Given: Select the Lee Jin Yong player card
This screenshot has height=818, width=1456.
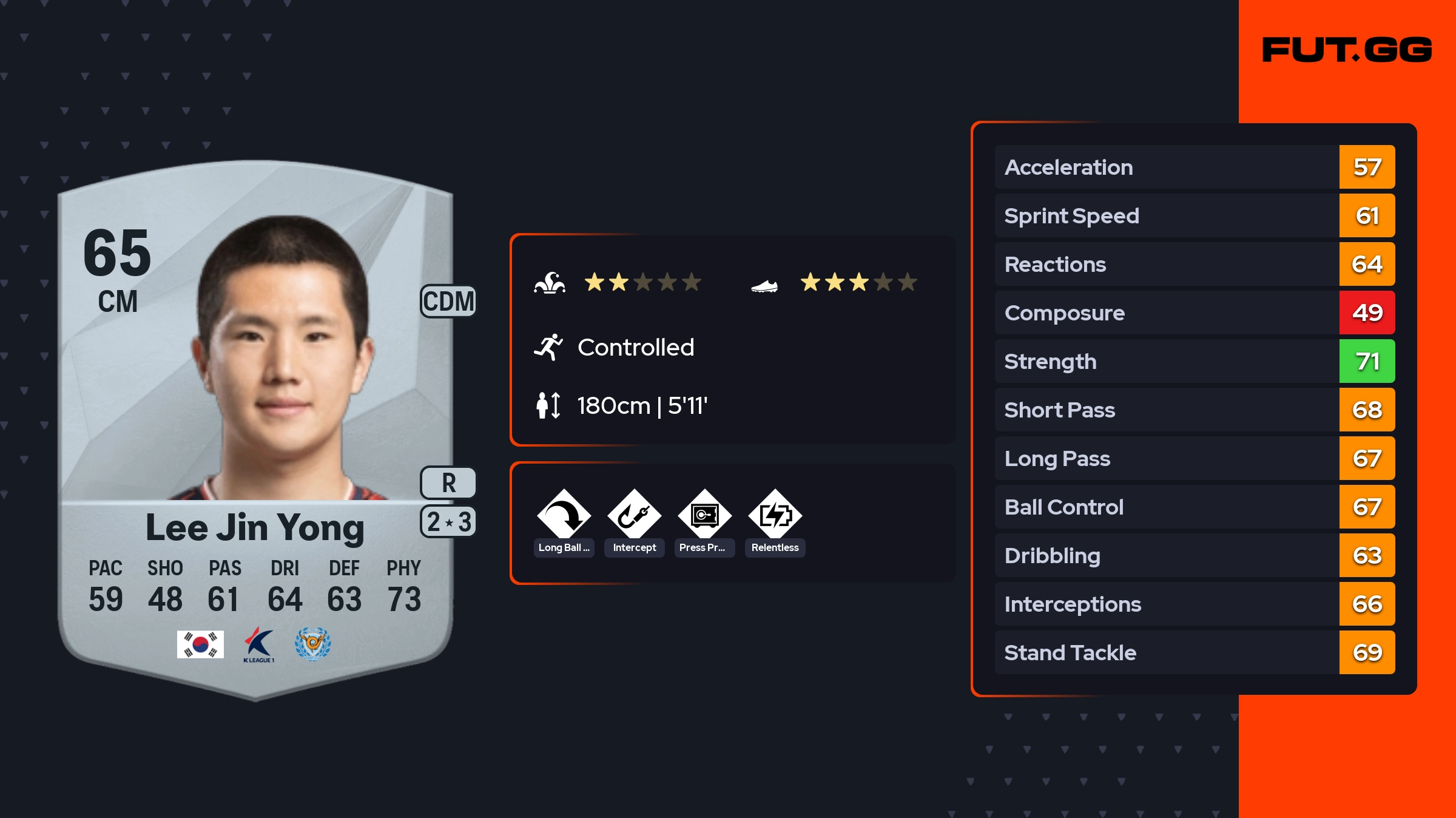Looking at the screenshot, I should [255, 425].
